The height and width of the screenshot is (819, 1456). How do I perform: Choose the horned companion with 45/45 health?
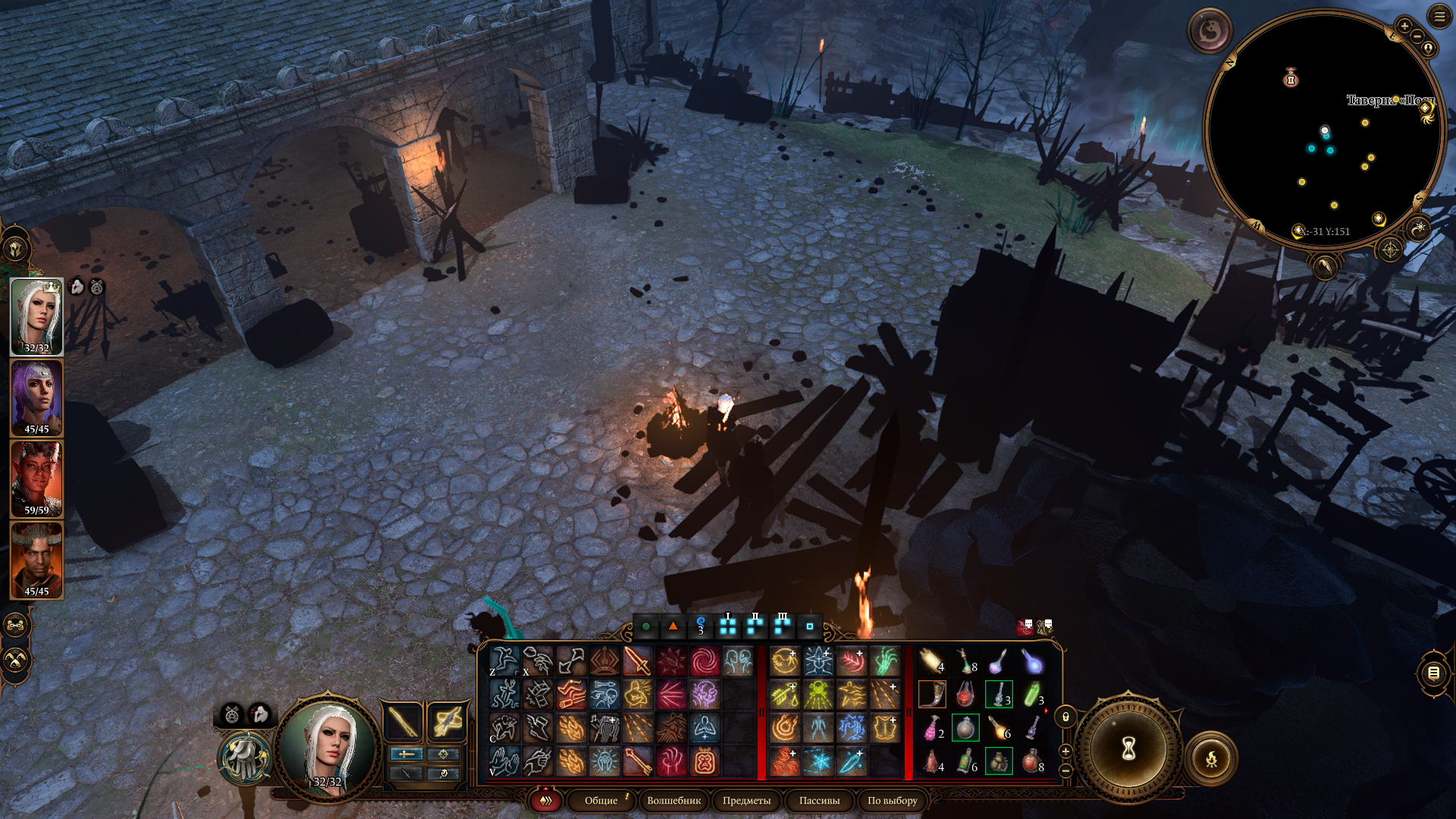tap(36, 560)
